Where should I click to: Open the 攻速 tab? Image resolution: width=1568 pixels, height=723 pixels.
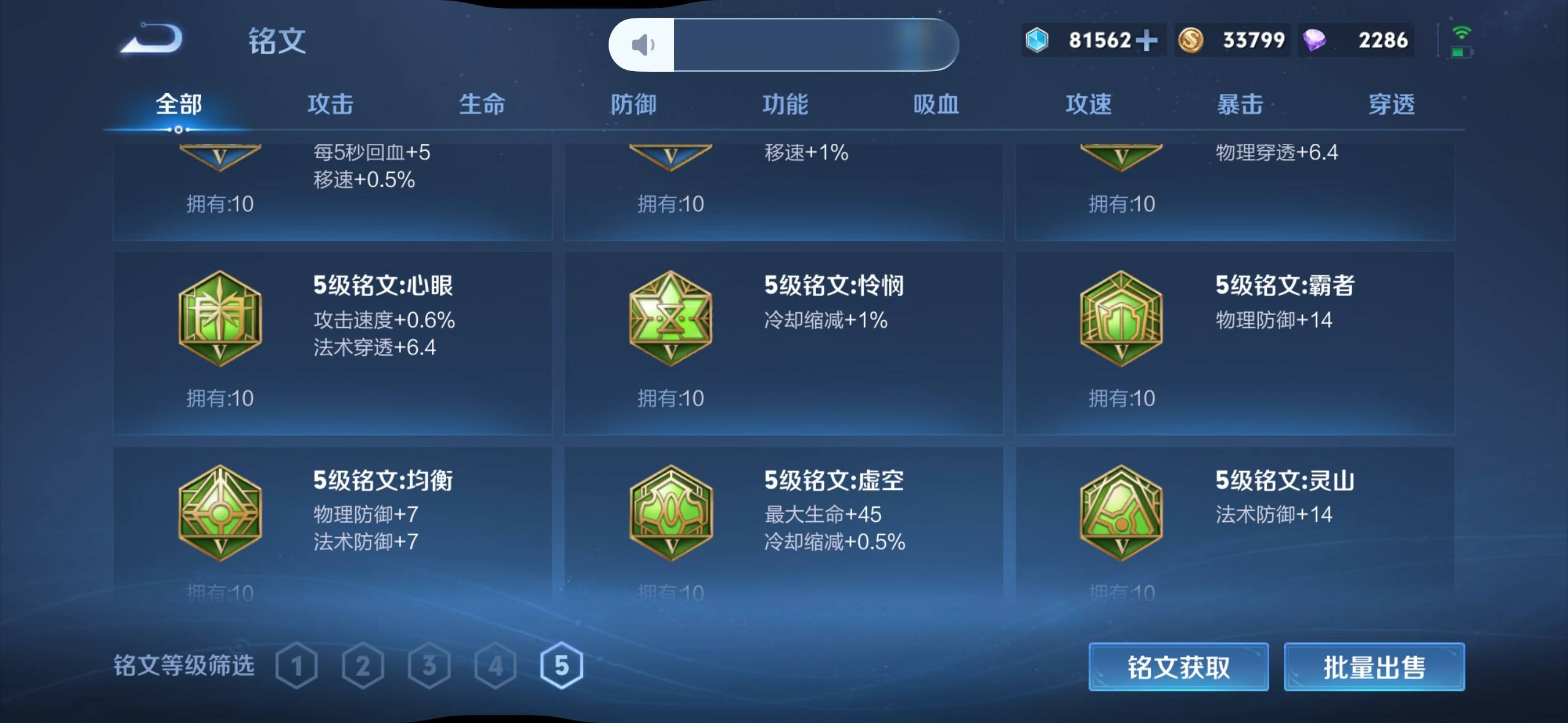(x=1088, y=104)
